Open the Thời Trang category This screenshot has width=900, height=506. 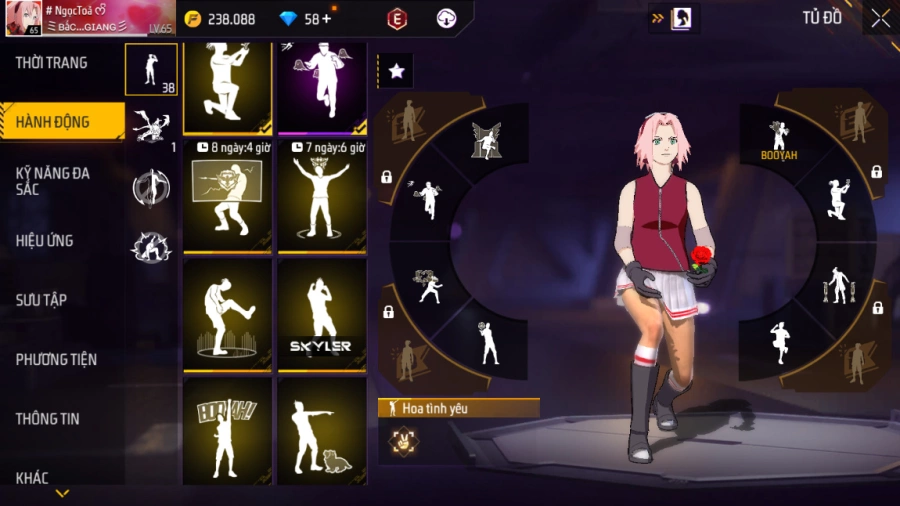pos(52,63)
